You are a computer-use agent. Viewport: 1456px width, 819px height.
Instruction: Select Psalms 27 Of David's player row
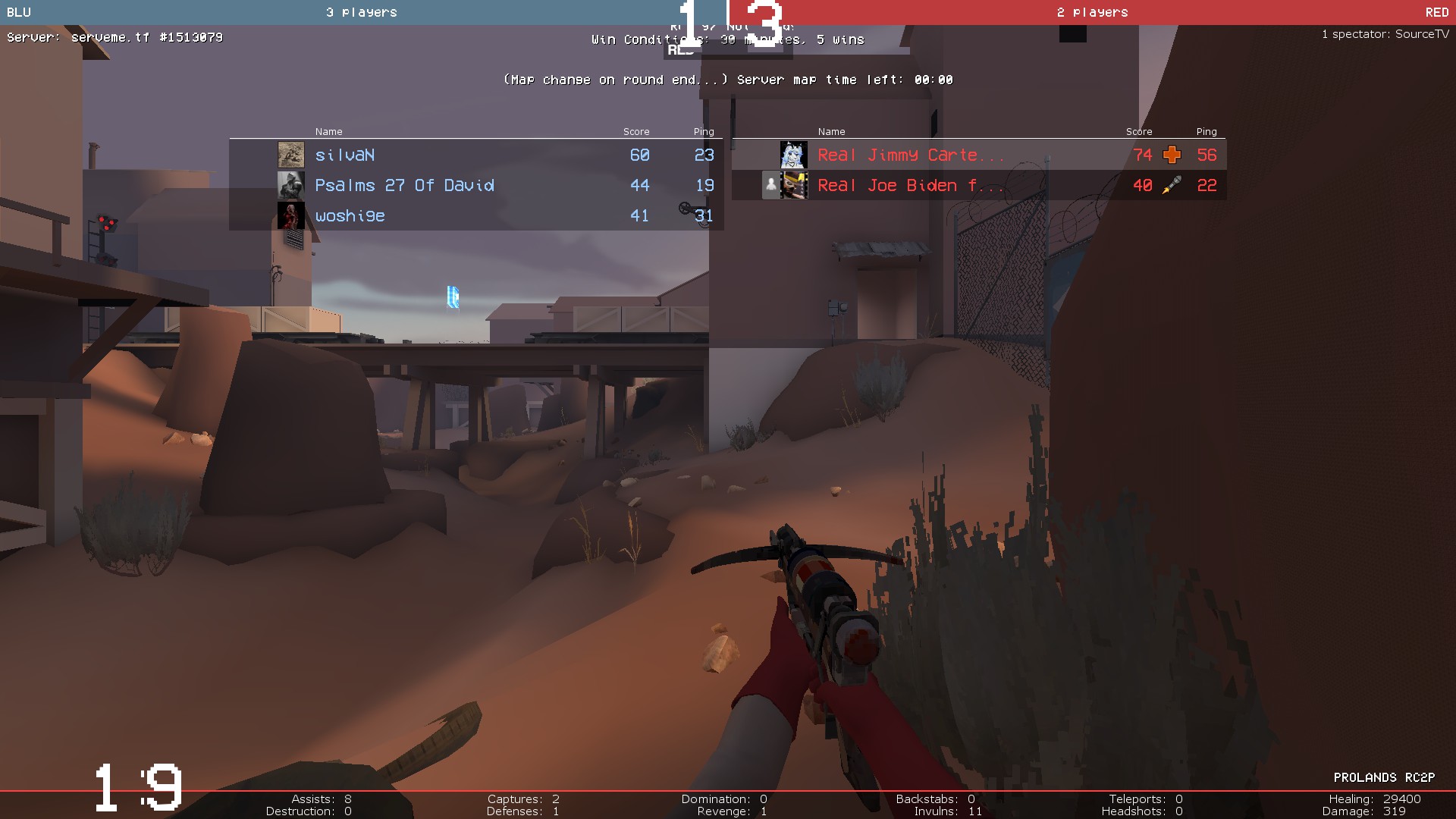pos(475,185)
